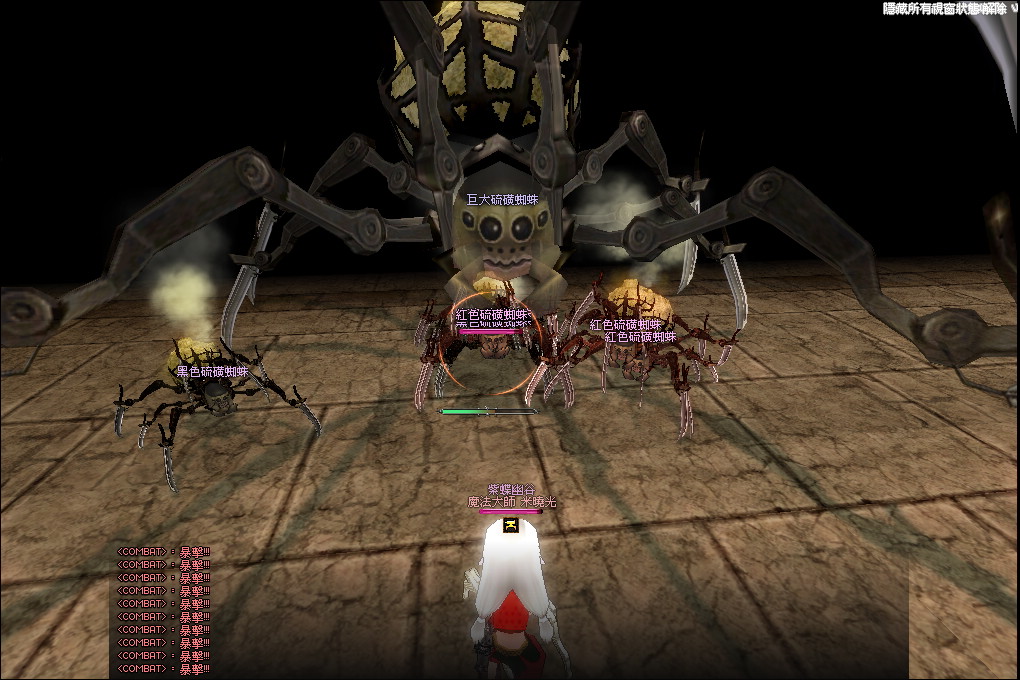Click the 隱藏所有視窗狀態解除 button to restore windows
1020x680 pixels.
click(944, 9)
